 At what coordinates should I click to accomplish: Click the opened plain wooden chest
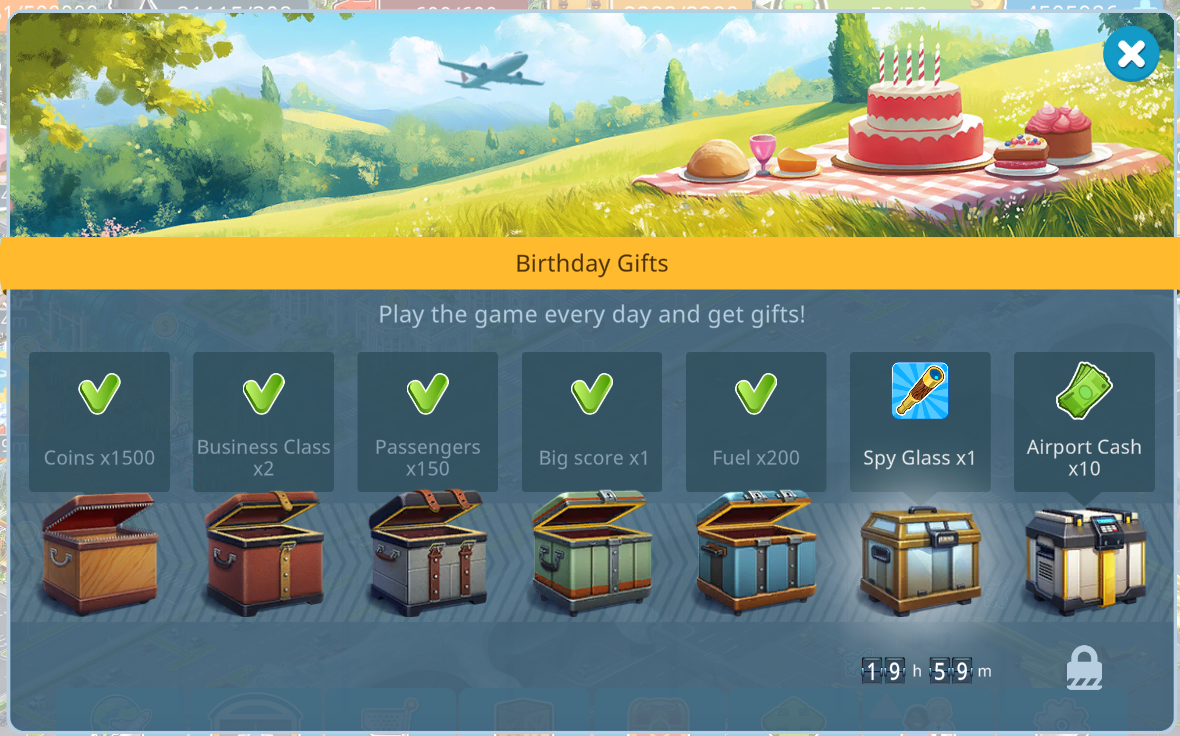click(x=99, y=553)
